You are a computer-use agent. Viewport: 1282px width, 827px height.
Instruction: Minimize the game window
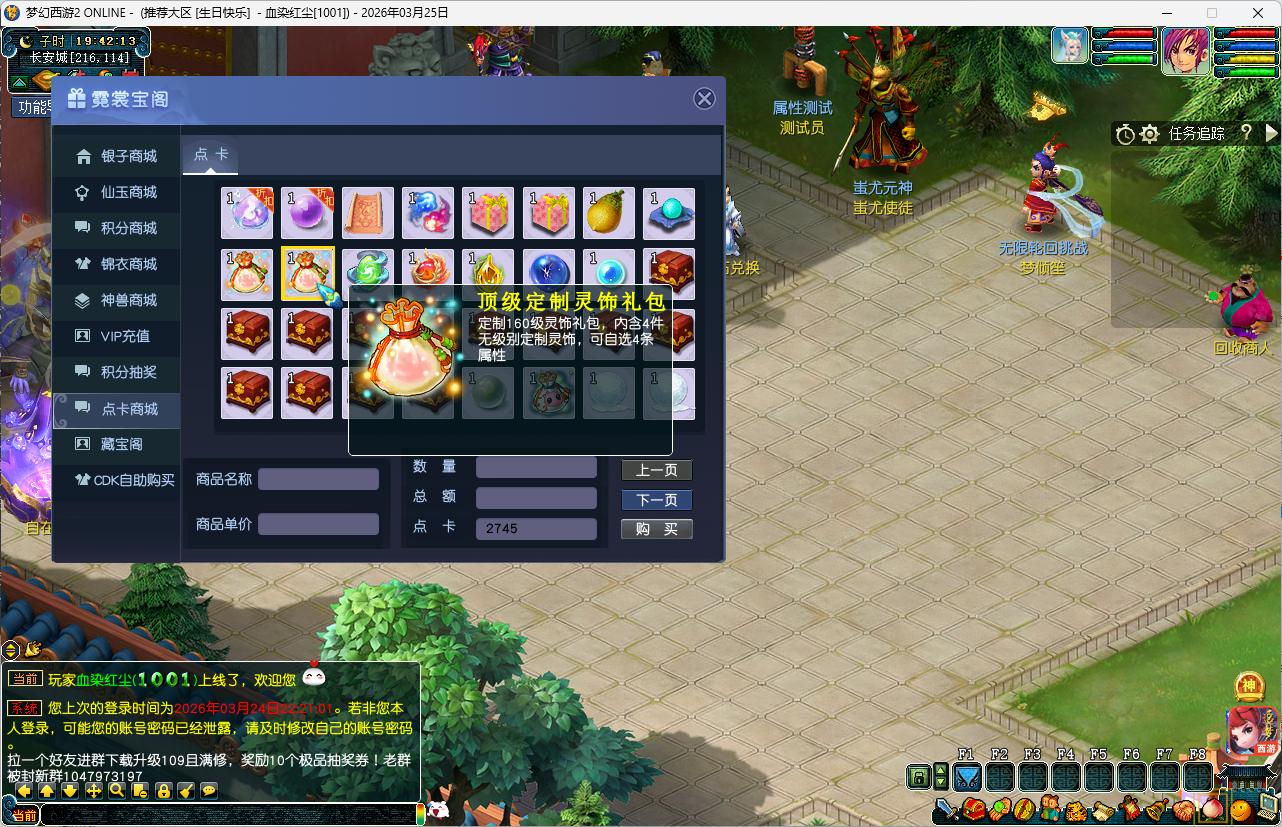(x=1165, y=13)
